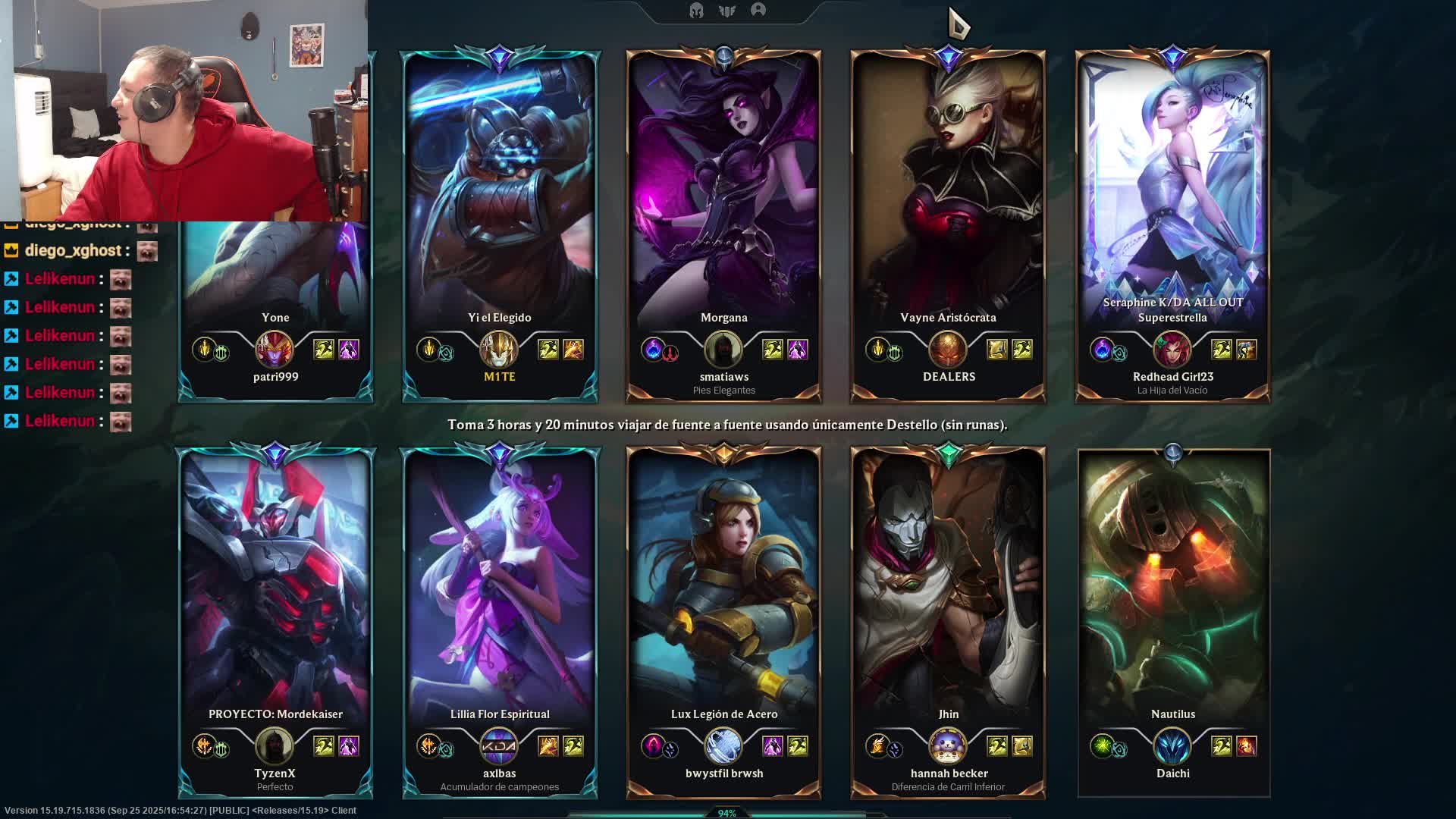Click M1TE's summoner icon
This screenshot has width=1456, height=819.
[499, 350]
